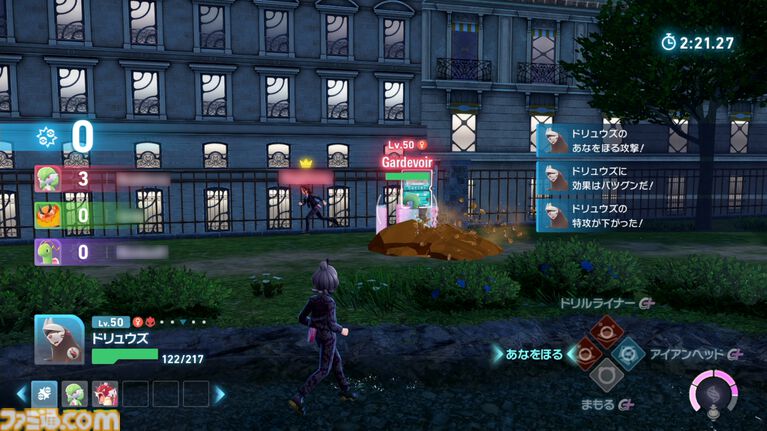Open the あなをほる攻撃 battle log entry
This screenshot has width=767, height=431.
600,141
